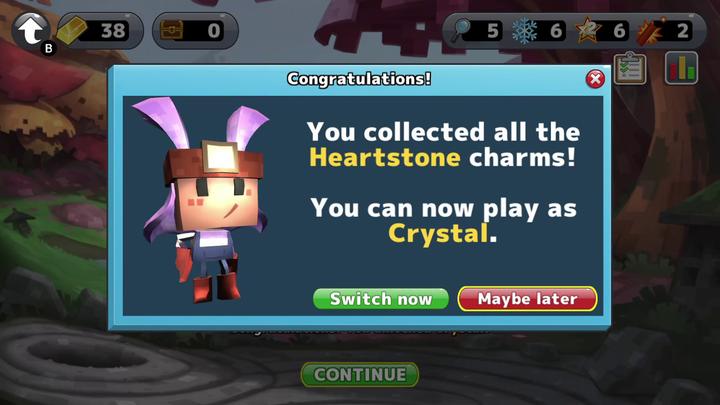Tap the gold bar currency counter
720x405 pixels.
click(94, 30)
